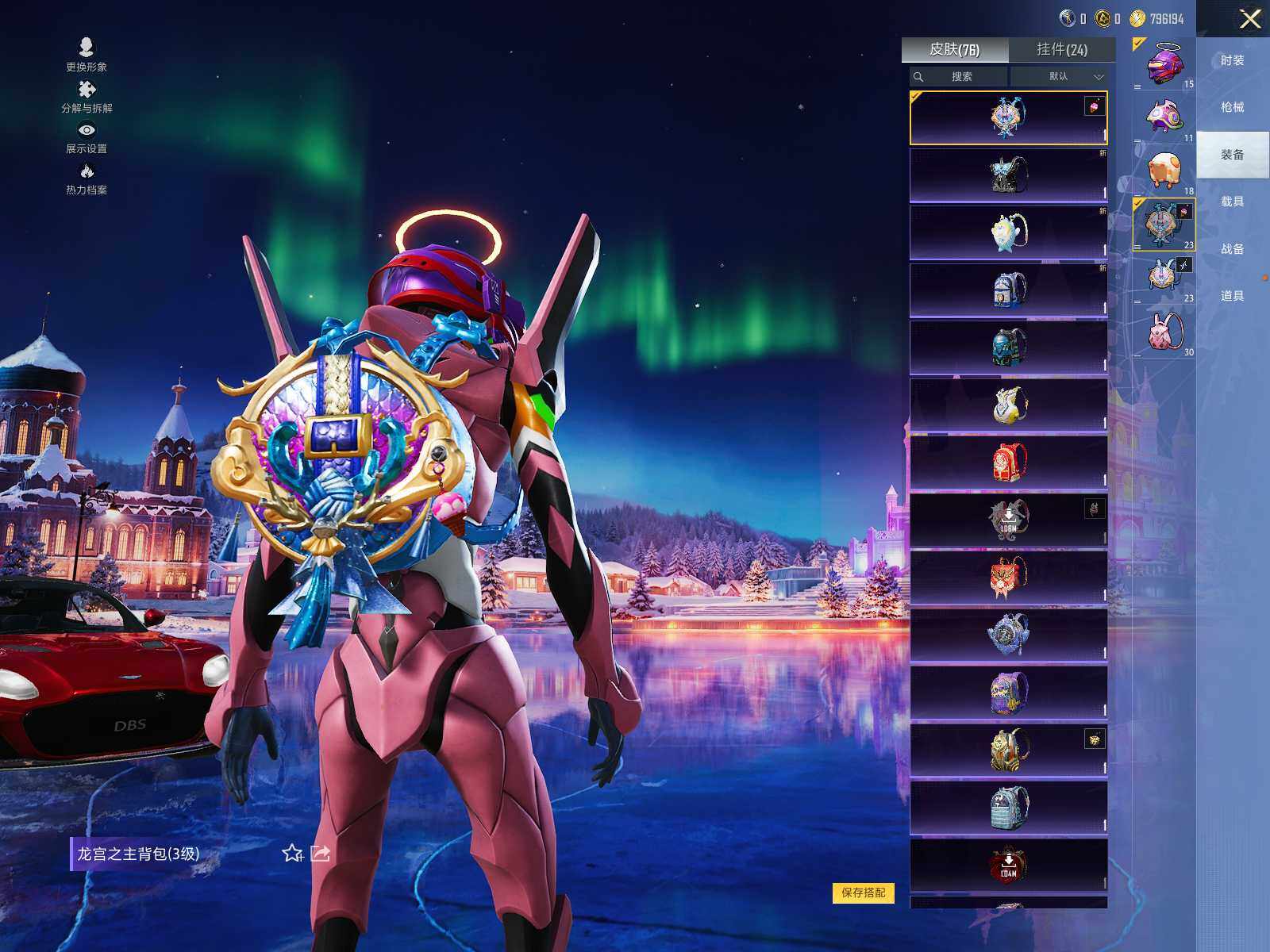The height and width of the screenshot is (952, 1270).
Task: Favorite the backpack with star icon
Action: tap(292, 854)
